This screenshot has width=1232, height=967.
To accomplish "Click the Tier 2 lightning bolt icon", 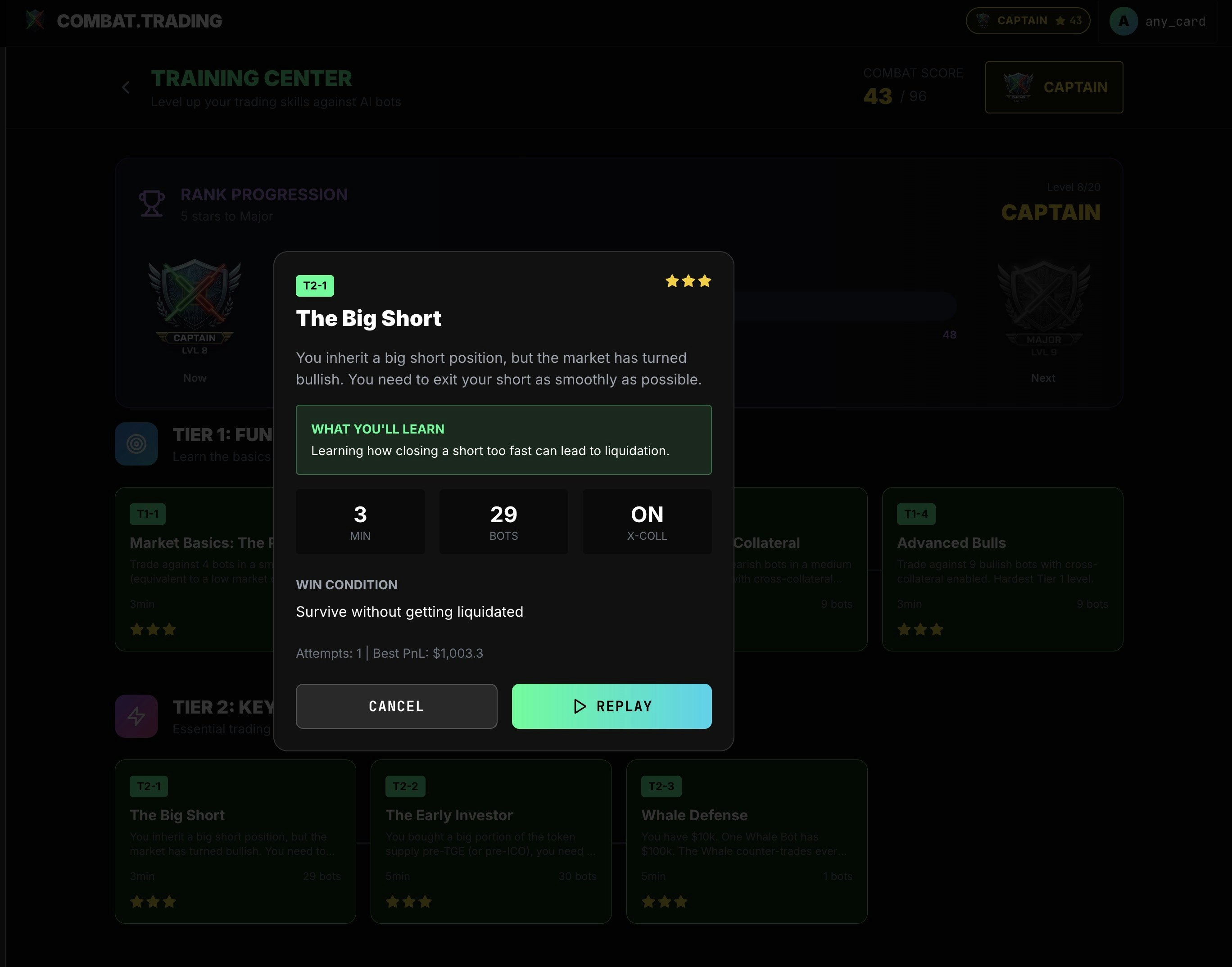I will click(136, 716).
